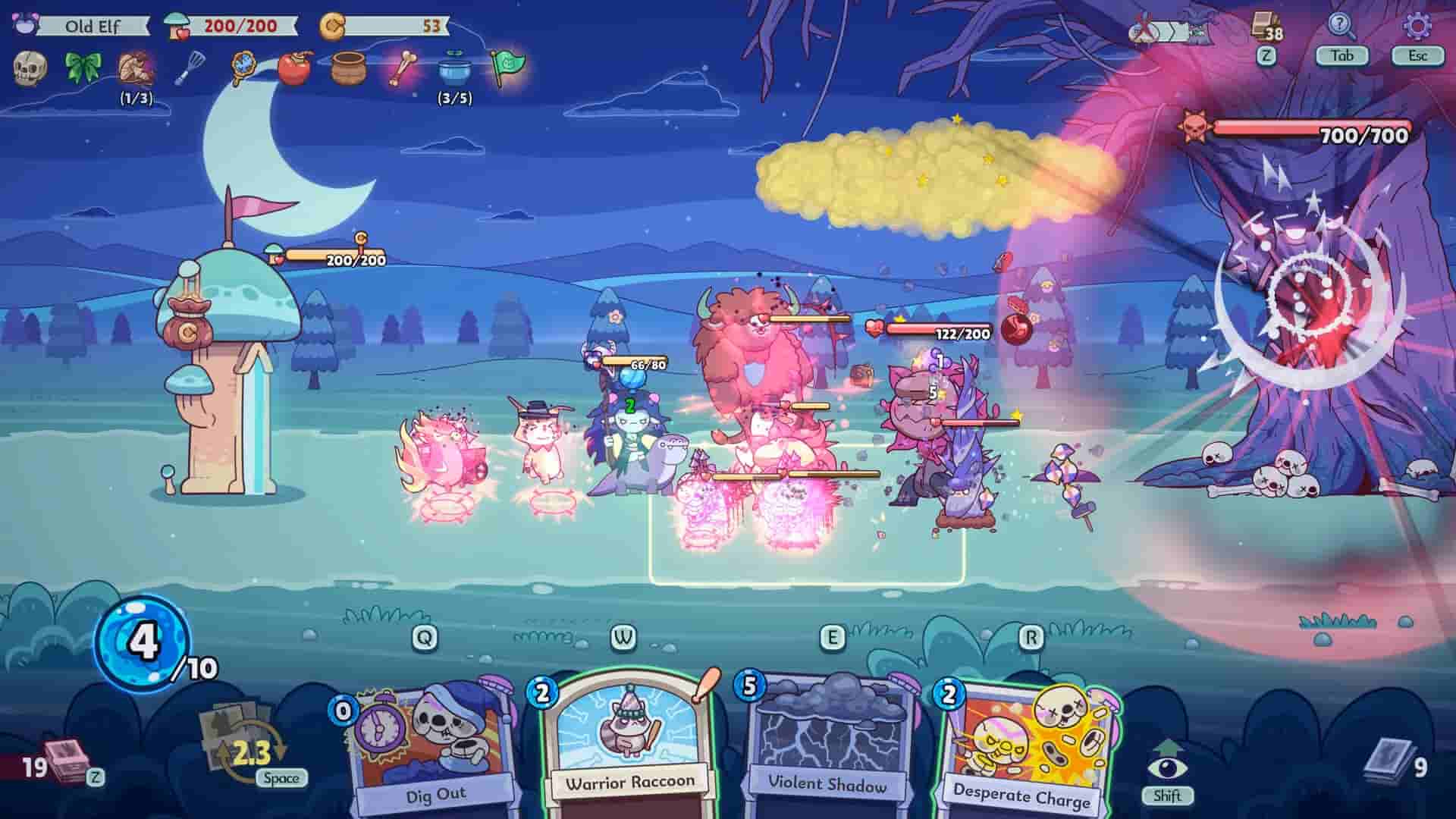This screenshot has width=1456, height=819.
Task: Select the wormy apple item
Action: tap(293, 68)
